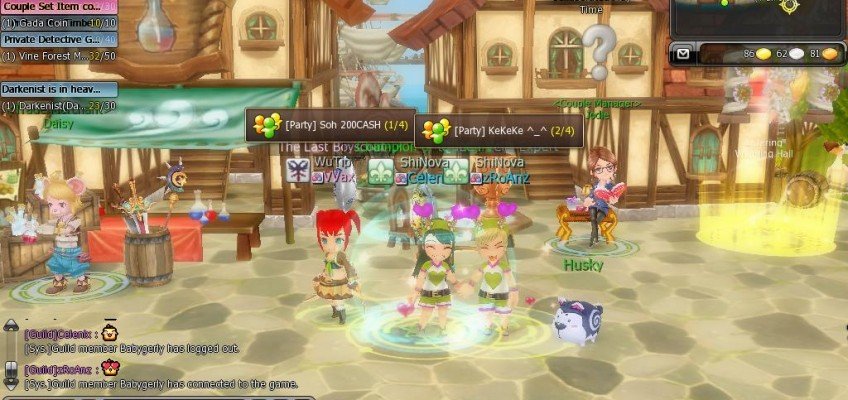This screenshot has width=848, height=400.
Task: Open the Couple Set Item quest entry
Action: (56, 7)
